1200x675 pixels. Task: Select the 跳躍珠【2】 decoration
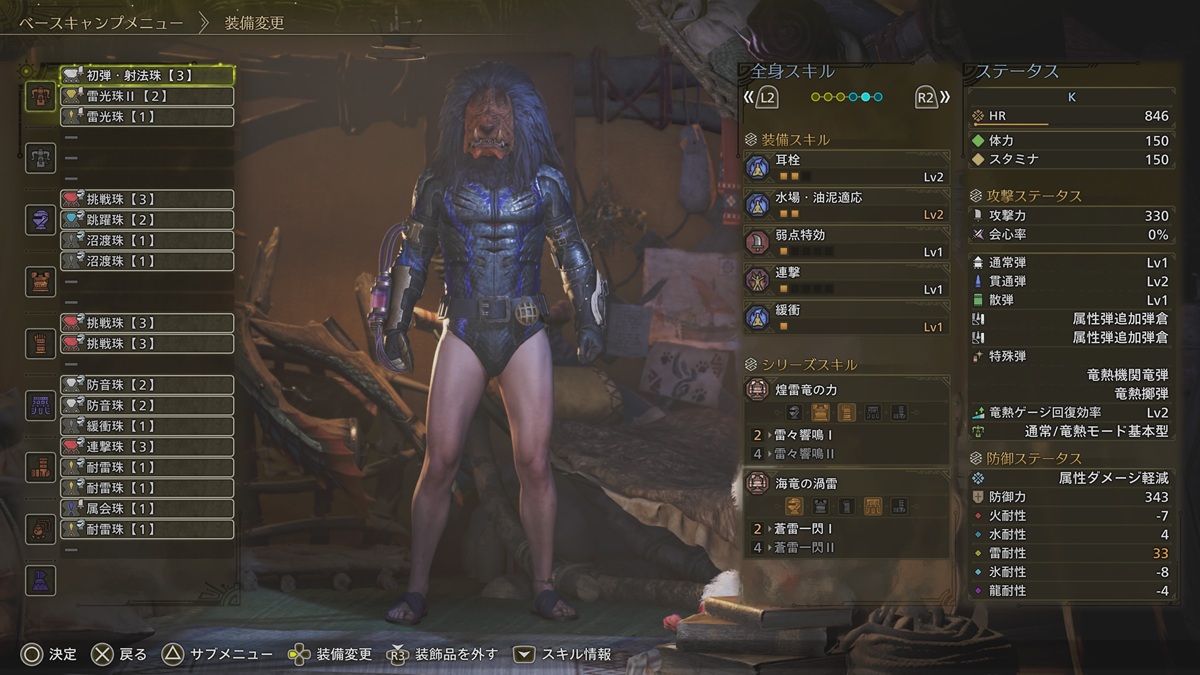click(147, 220)
